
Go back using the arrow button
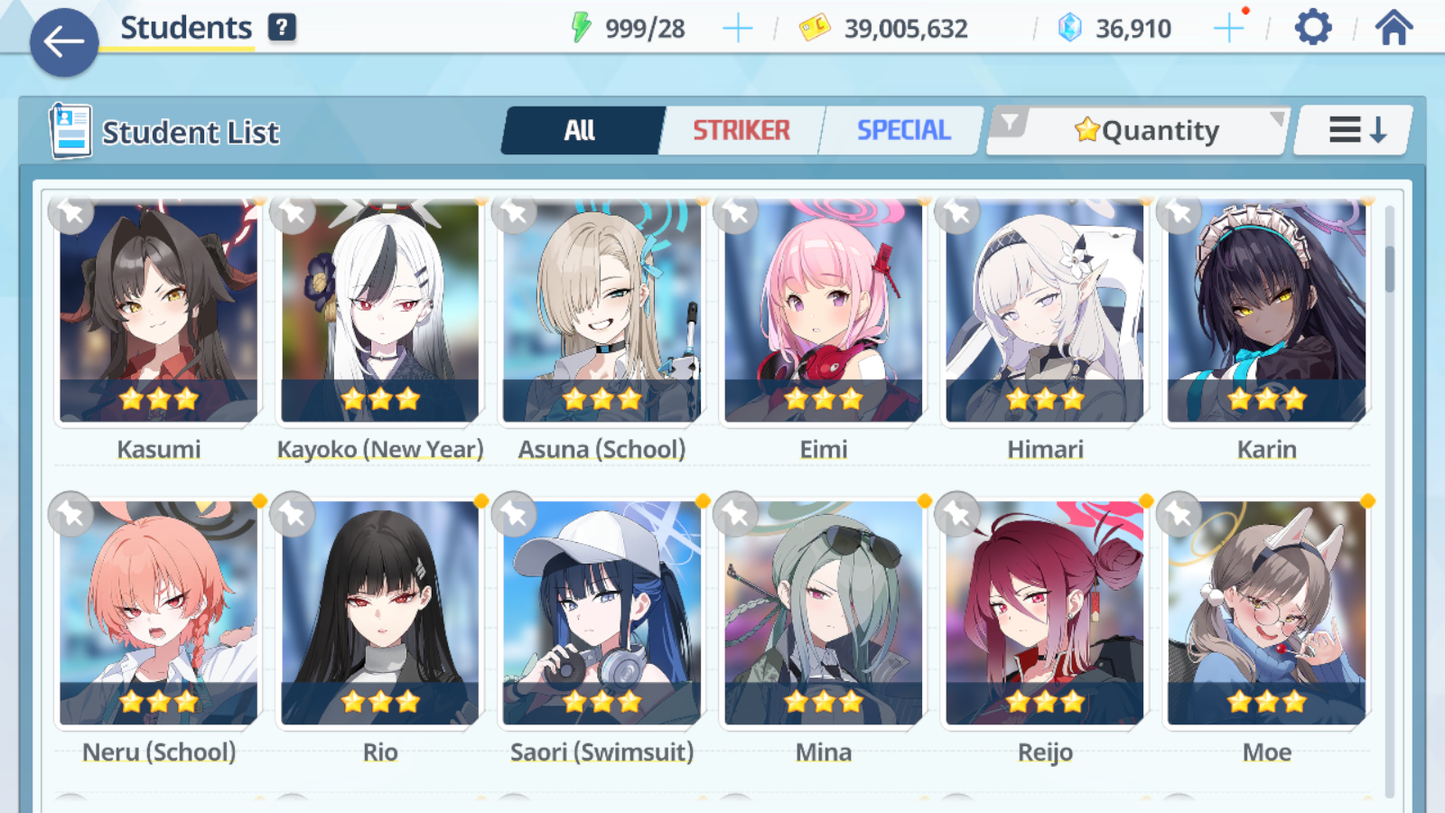[64, 42]
